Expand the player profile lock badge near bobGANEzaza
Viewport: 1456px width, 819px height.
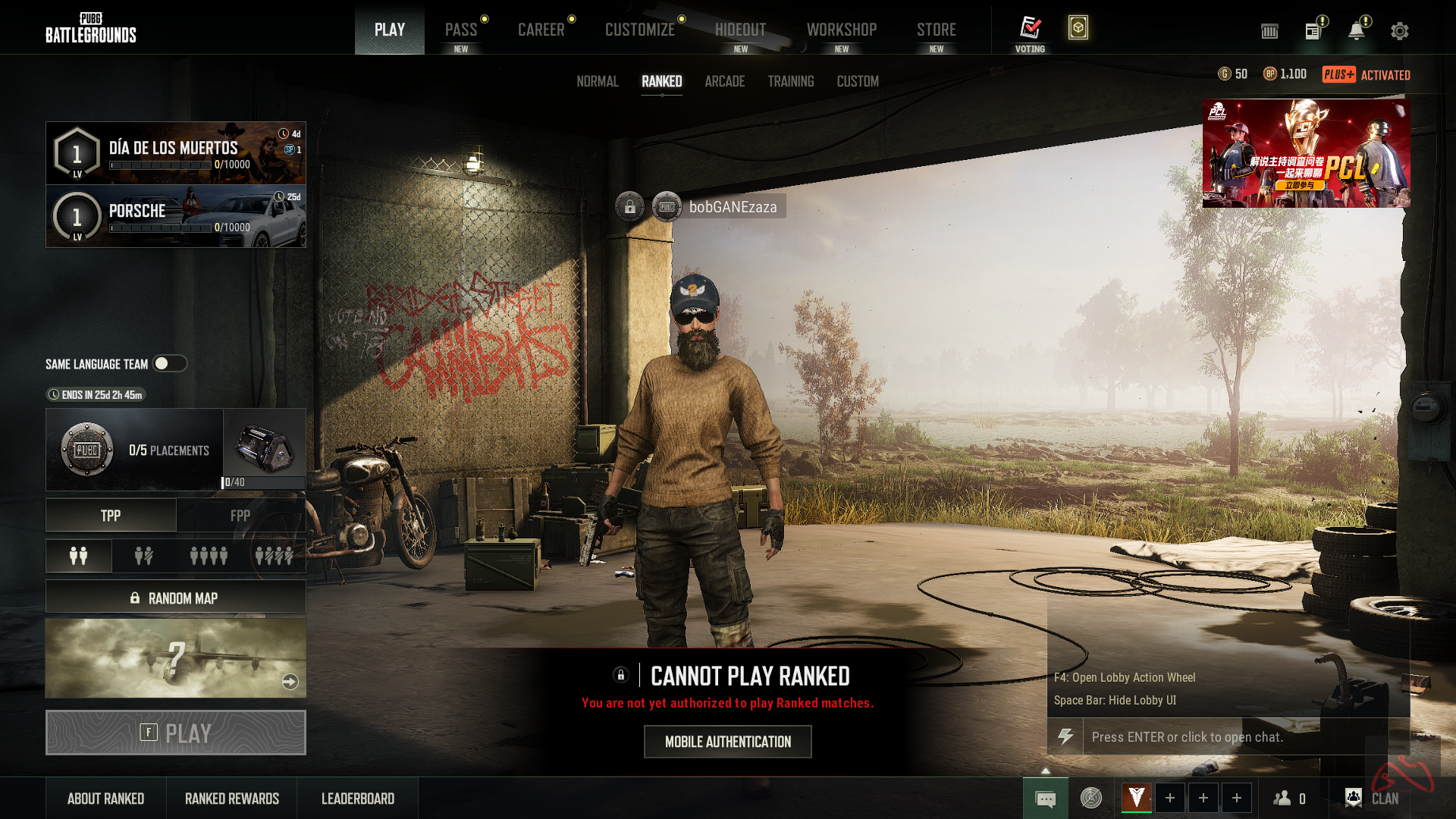629,206
